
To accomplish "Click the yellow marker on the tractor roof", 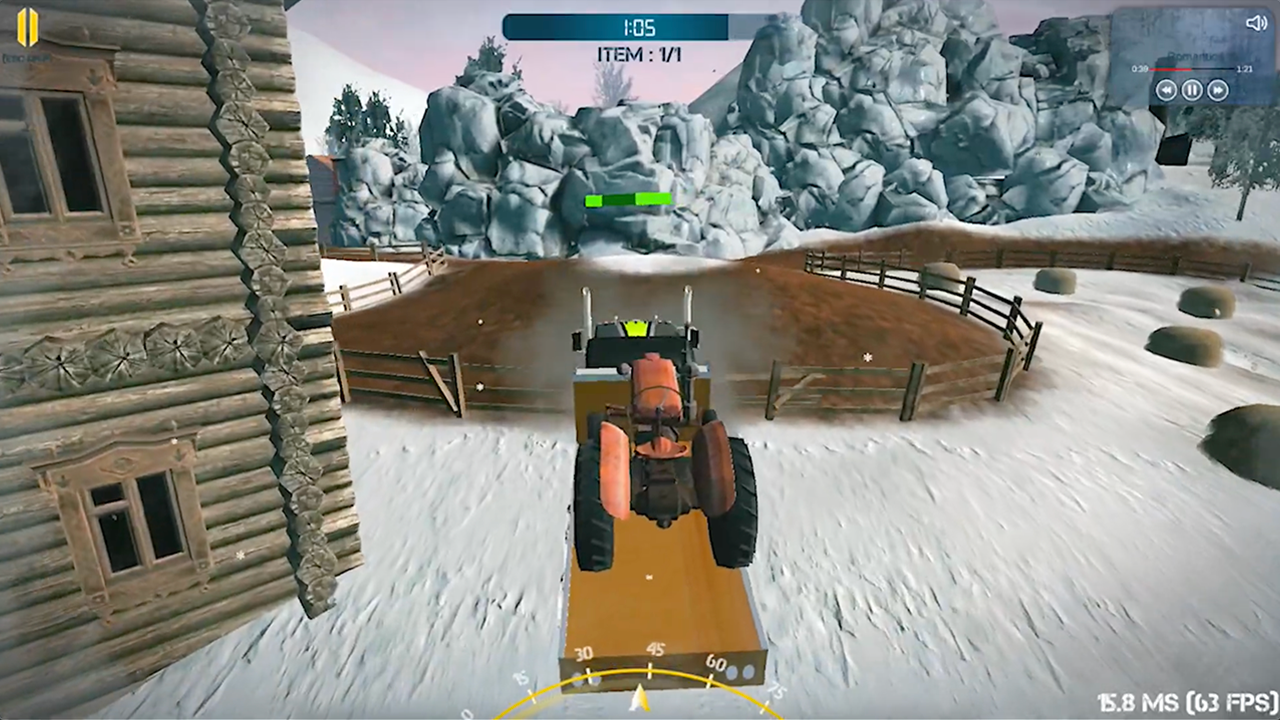I will pos(636,326).
